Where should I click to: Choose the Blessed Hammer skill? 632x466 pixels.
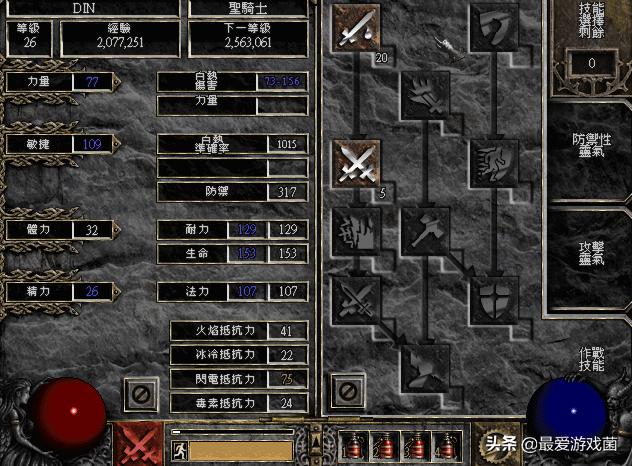[x=425, y=228]
